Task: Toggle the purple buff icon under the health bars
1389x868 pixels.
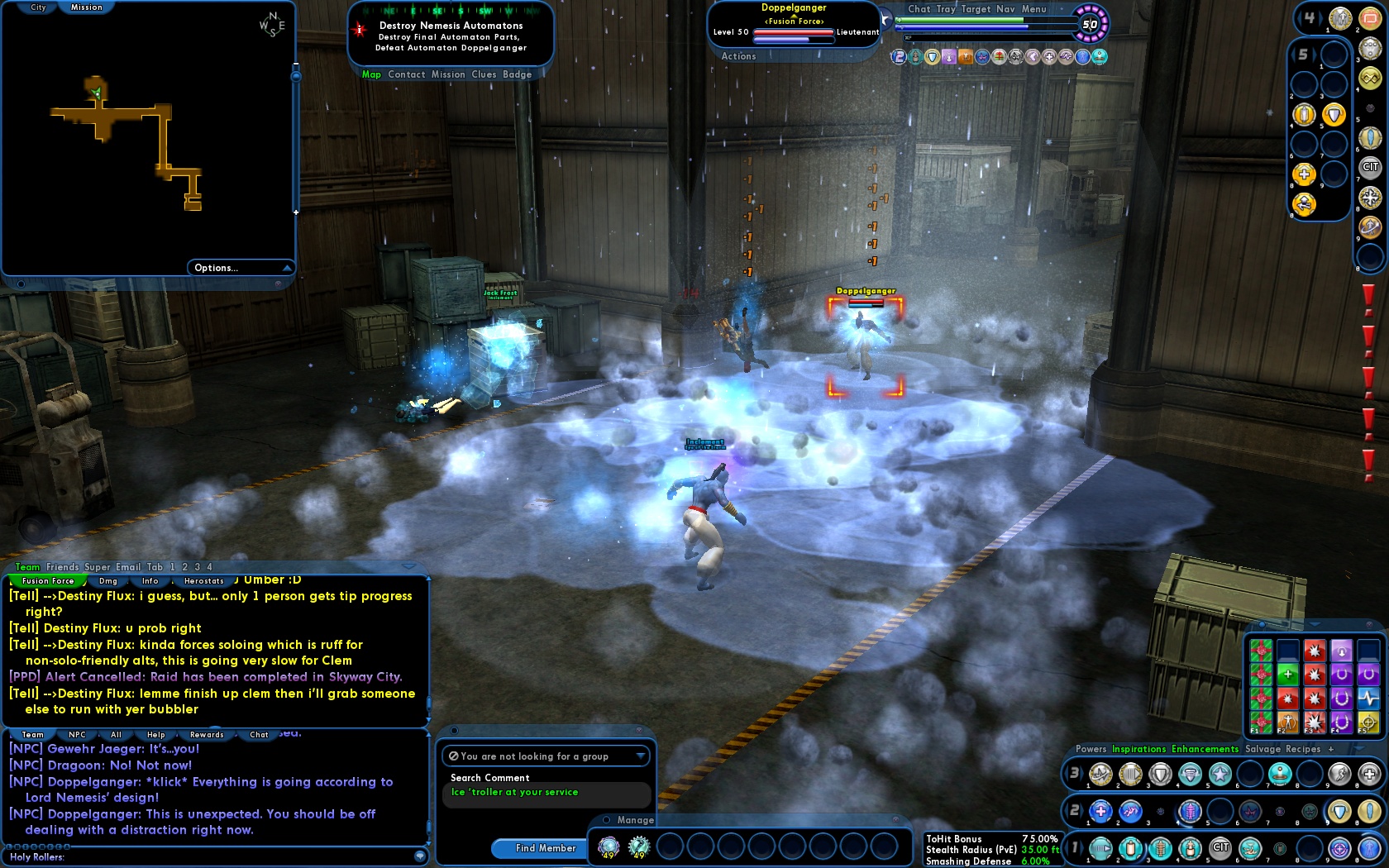Action: tap(948, 58)
